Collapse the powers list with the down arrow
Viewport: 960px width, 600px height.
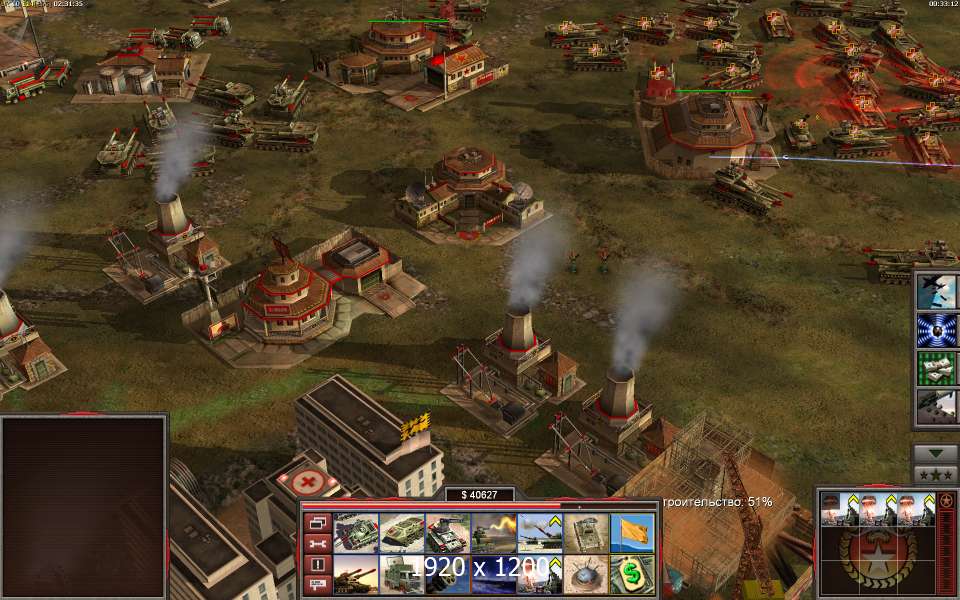935,453
